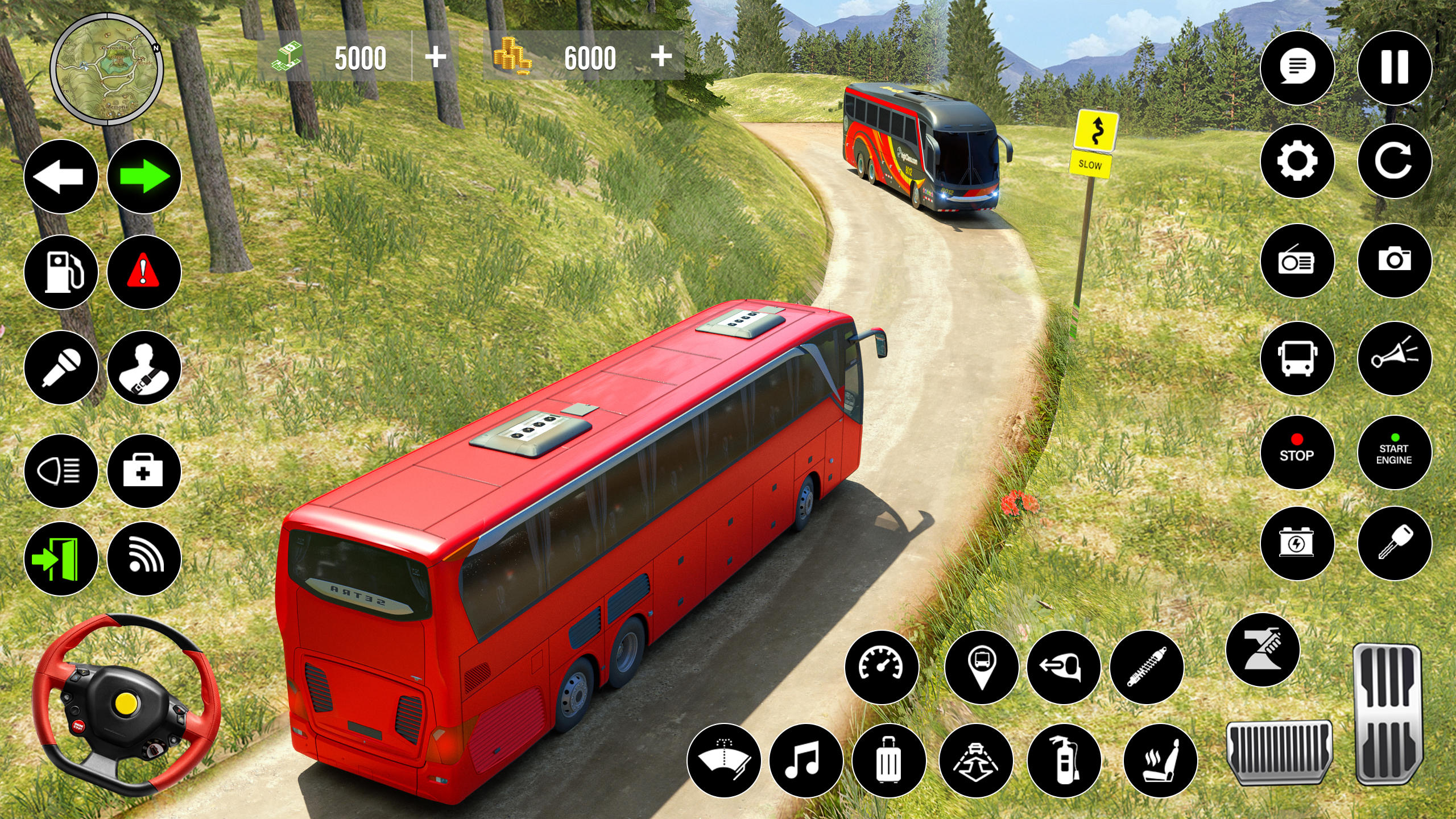Screen dimensions: 1456x819
Task: Open the fuel pump button
Action: click(x=61, y=272)
